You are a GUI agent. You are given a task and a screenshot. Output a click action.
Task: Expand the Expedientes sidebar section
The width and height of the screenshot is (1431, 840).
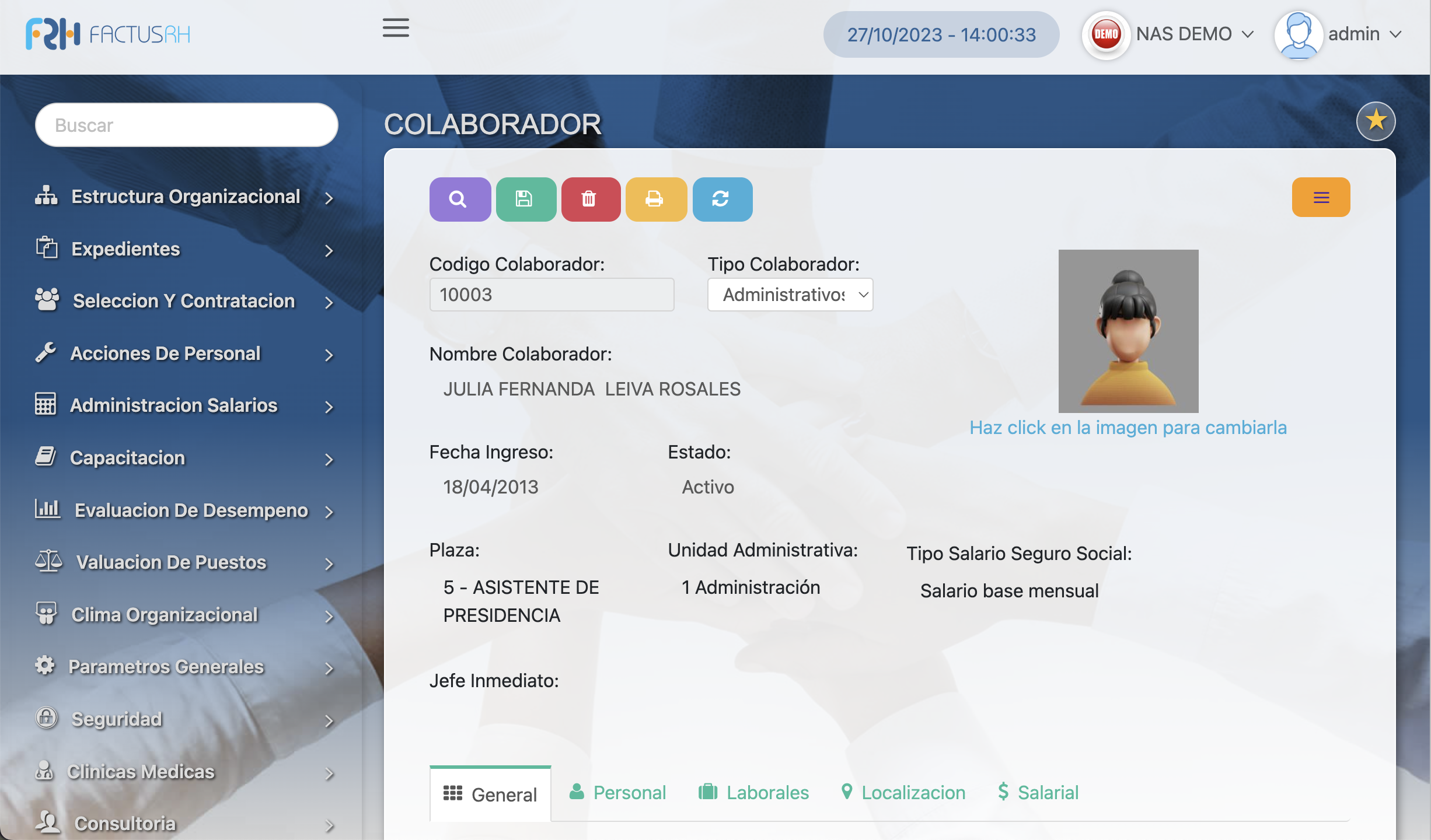(125, 249)
